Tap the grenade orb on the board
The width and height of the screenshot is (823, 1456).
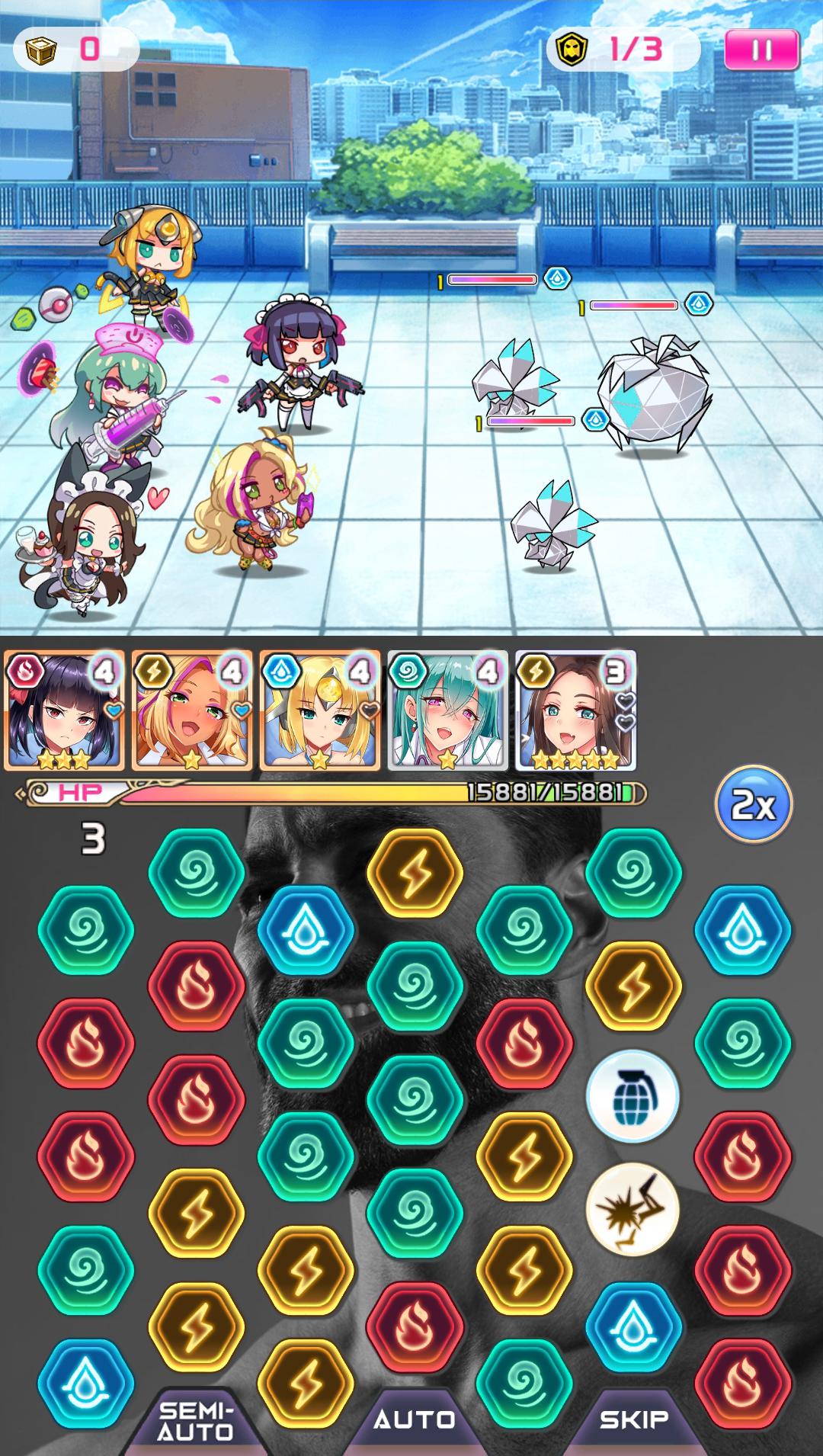click(632, 1096)
